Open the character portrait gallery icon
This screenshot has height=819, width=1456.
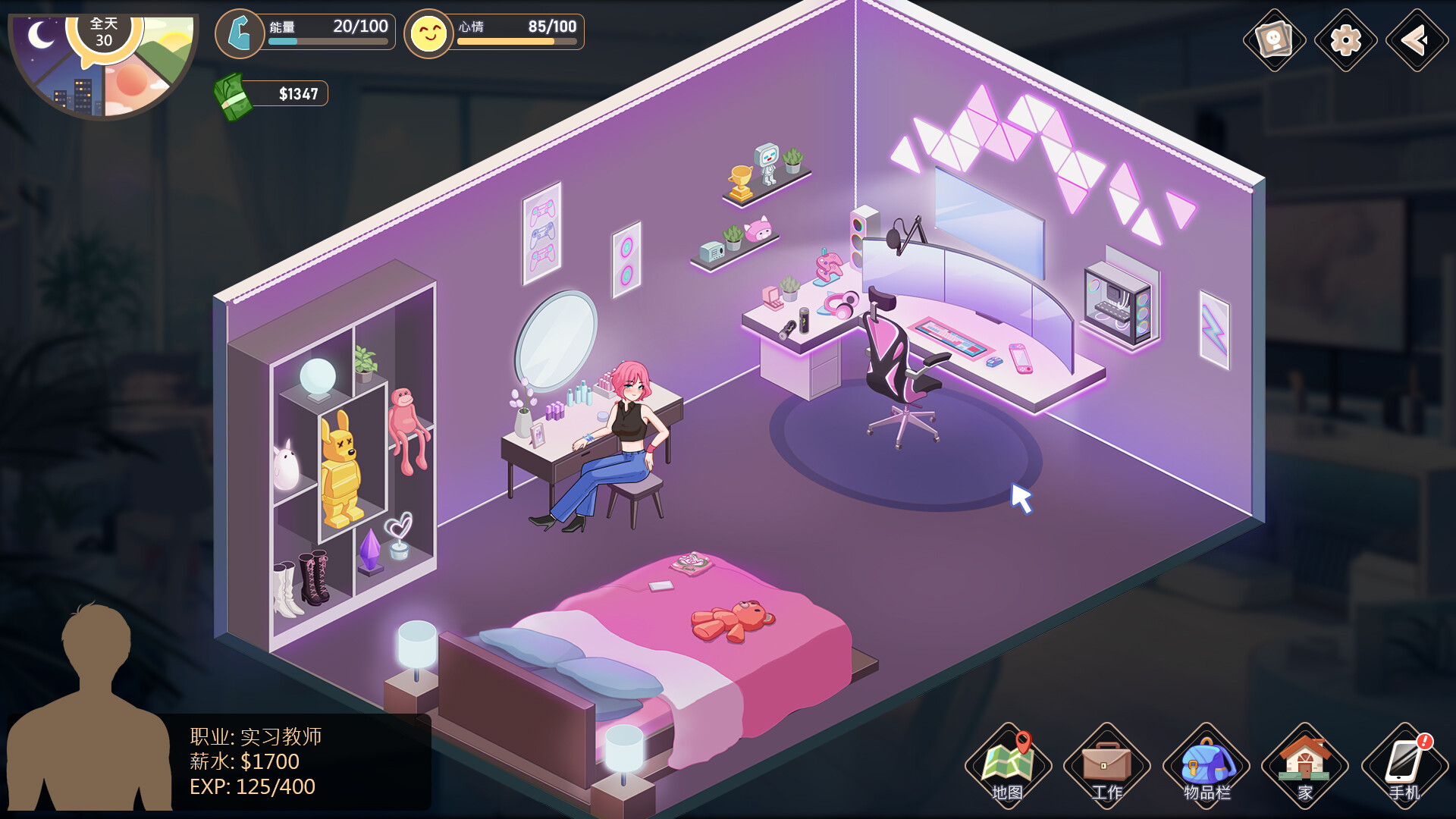tap(1275, 40)
